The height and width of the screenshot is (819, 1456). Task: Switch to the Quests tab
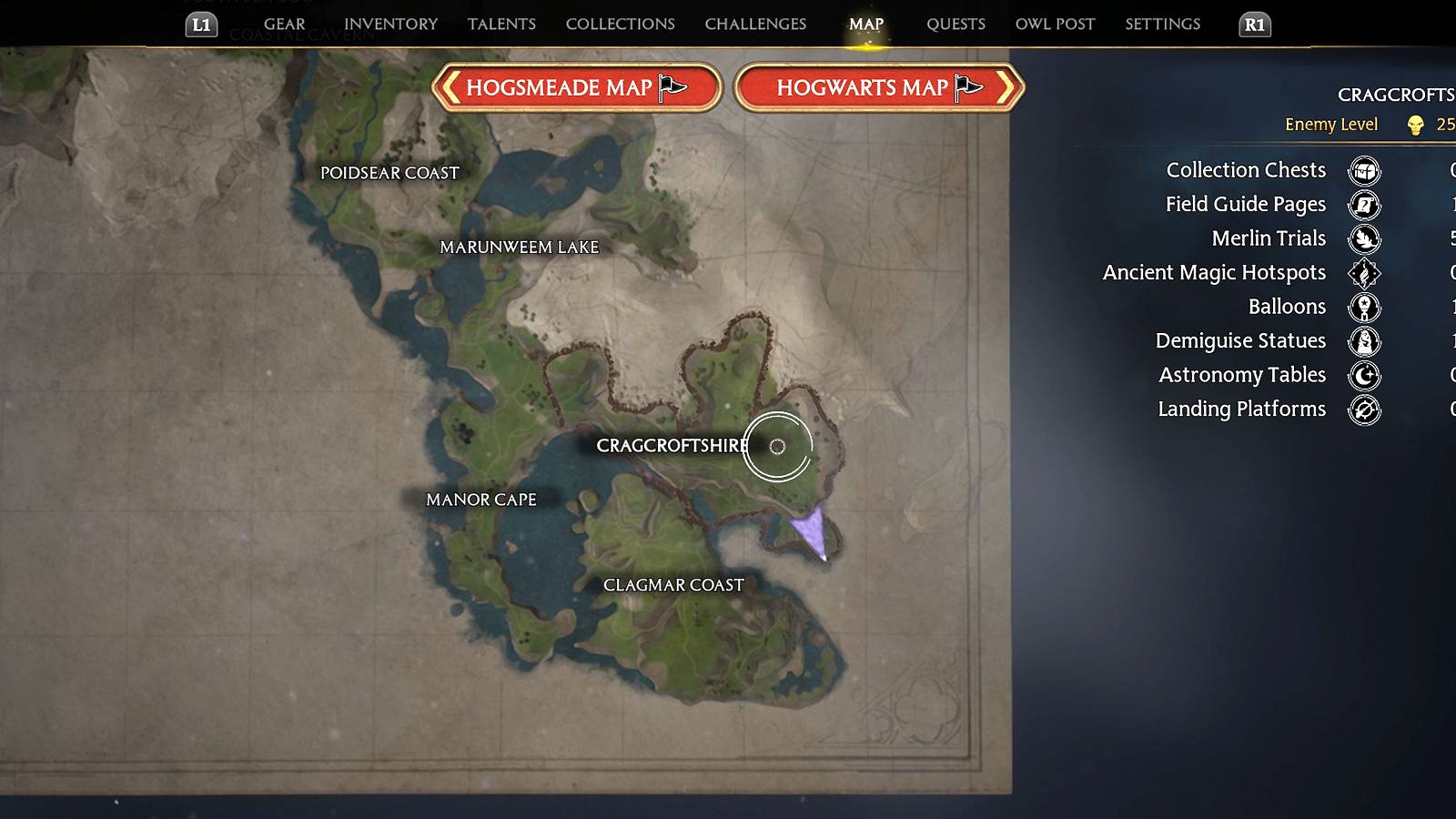[955, 24]
